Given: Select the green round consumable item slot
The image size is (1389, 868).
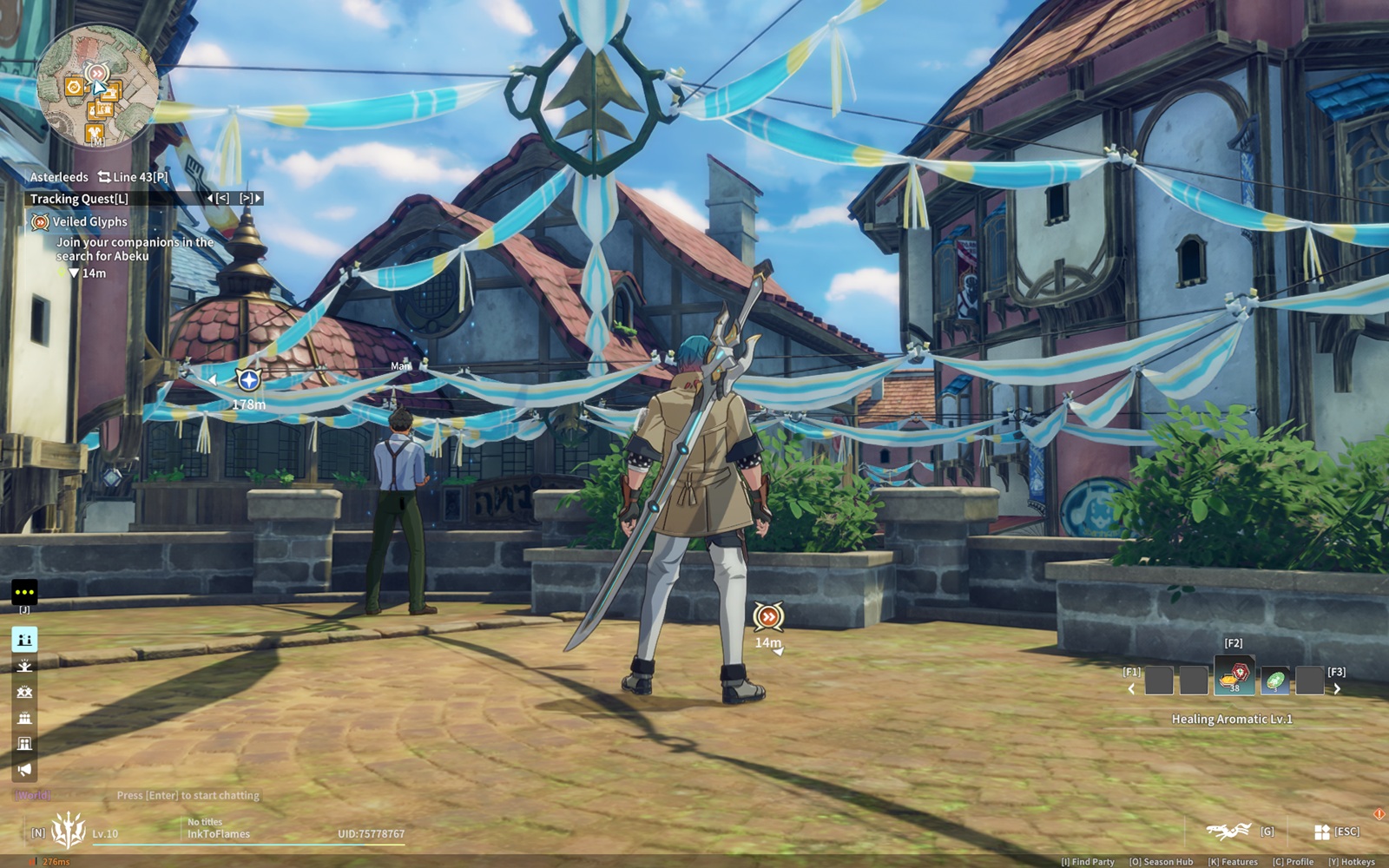Looking at the screenshot, I should [x=1274, y=681].
